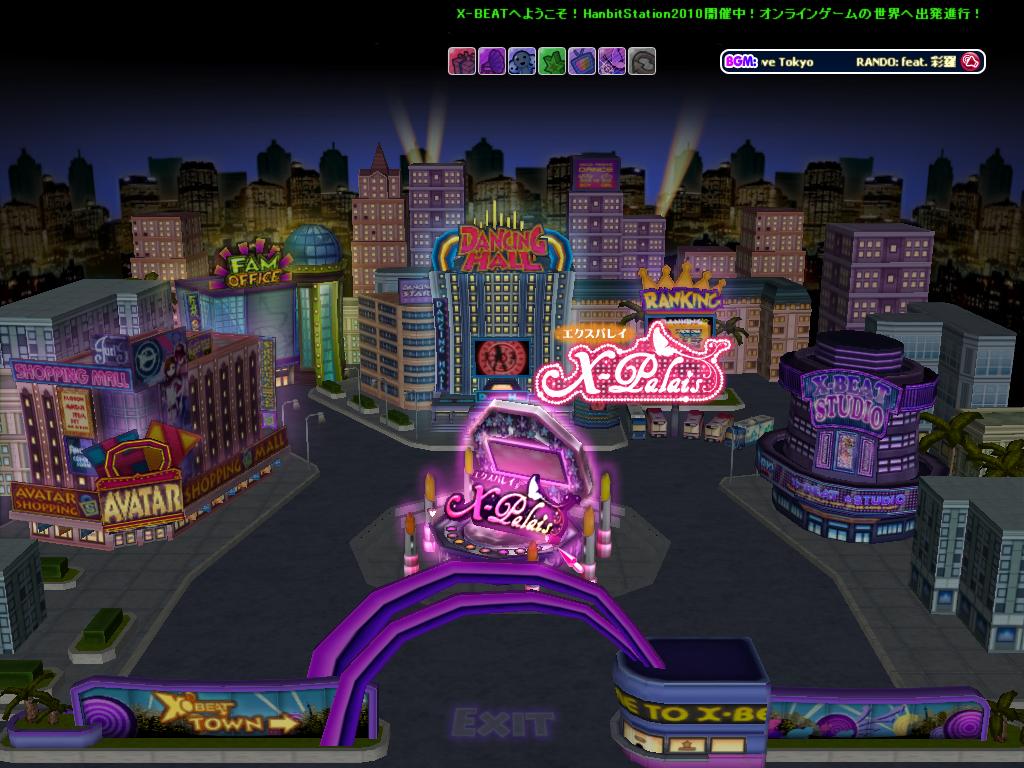View the Ranking building
This screenshot has height=768, width=1024.
pos(682,298)
